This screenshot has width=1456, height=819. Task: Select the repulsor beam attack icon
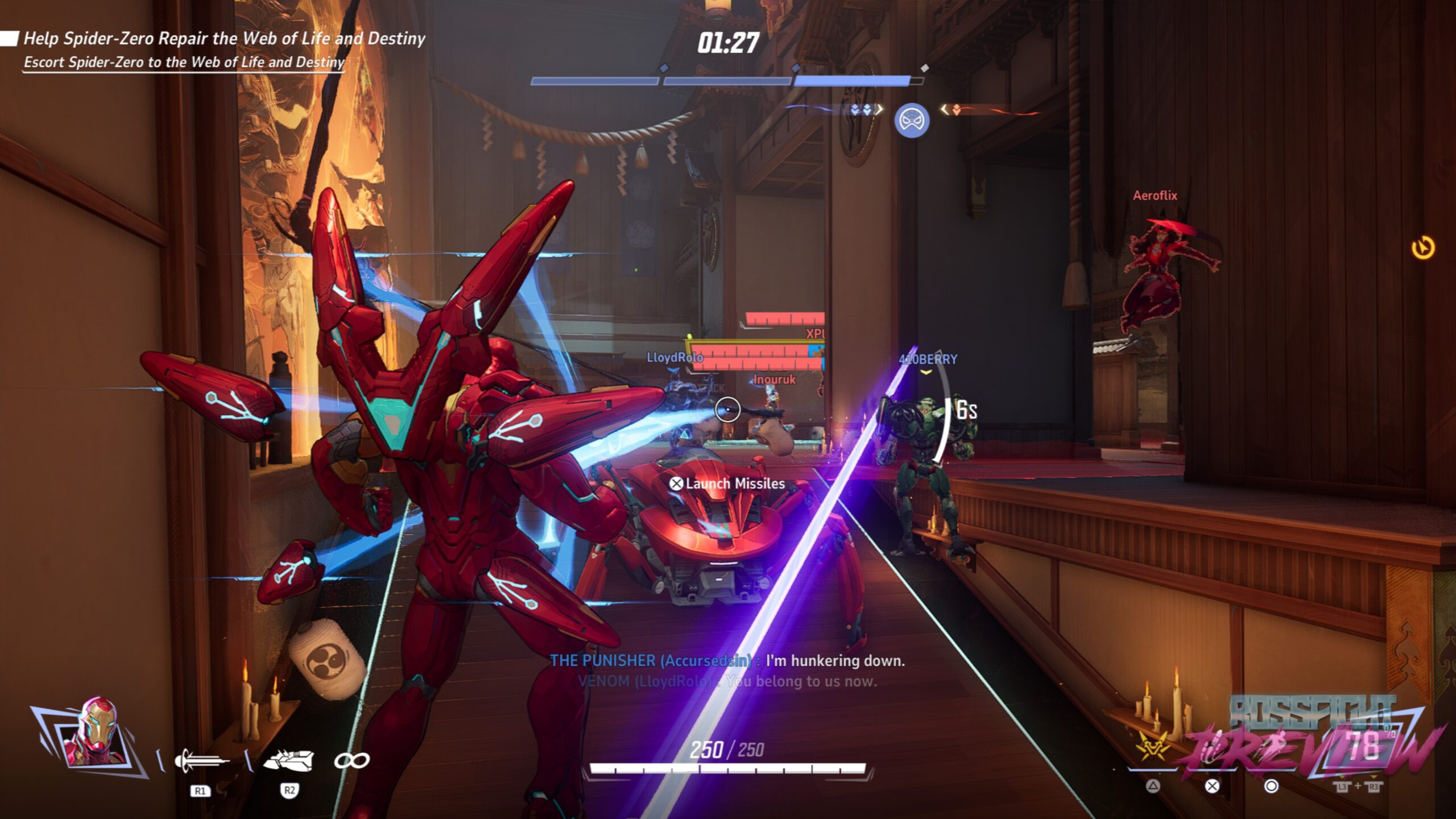201,761
